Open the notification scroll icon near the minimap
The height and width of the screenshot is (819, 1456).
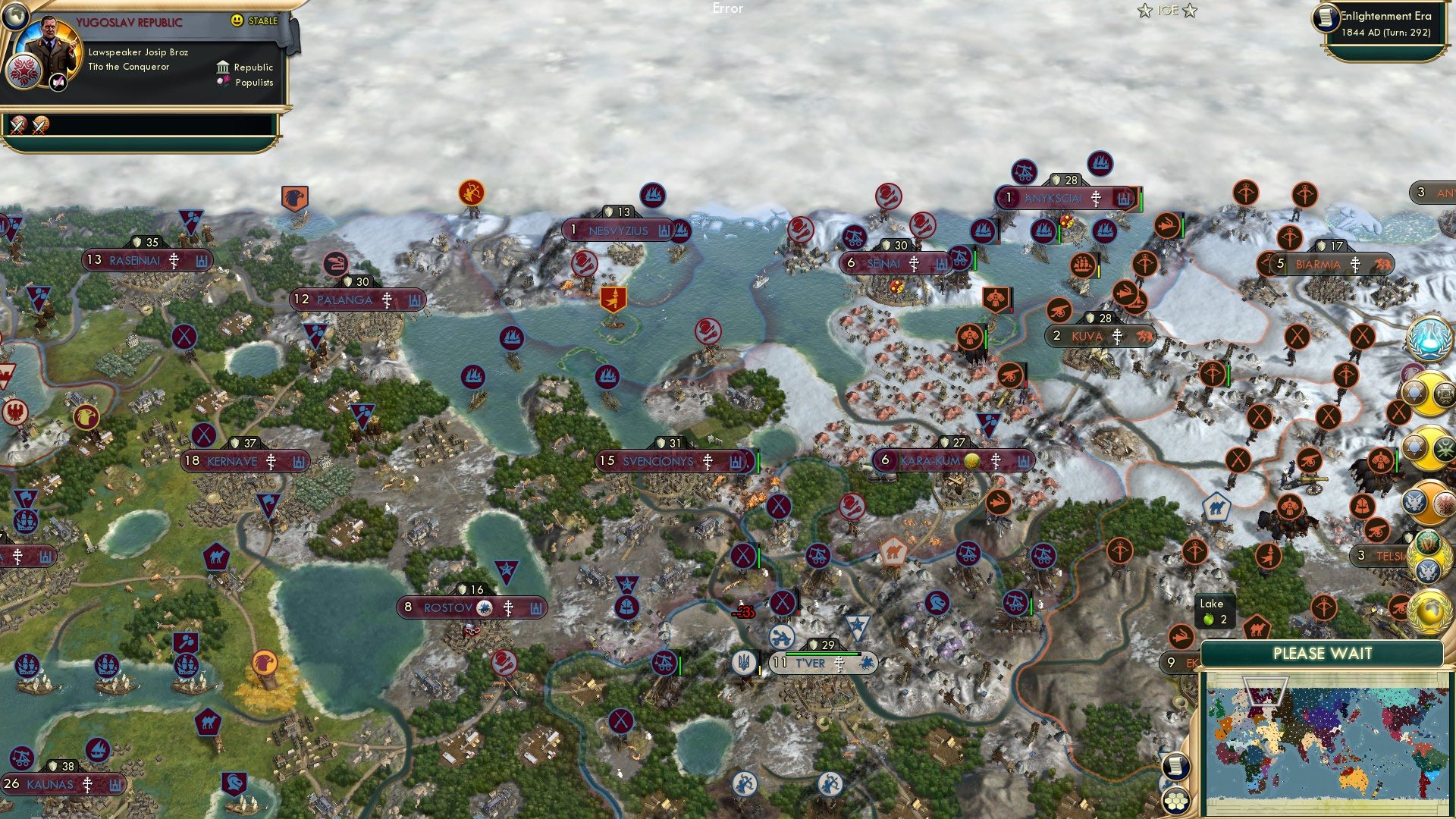tap(1176, 766)
